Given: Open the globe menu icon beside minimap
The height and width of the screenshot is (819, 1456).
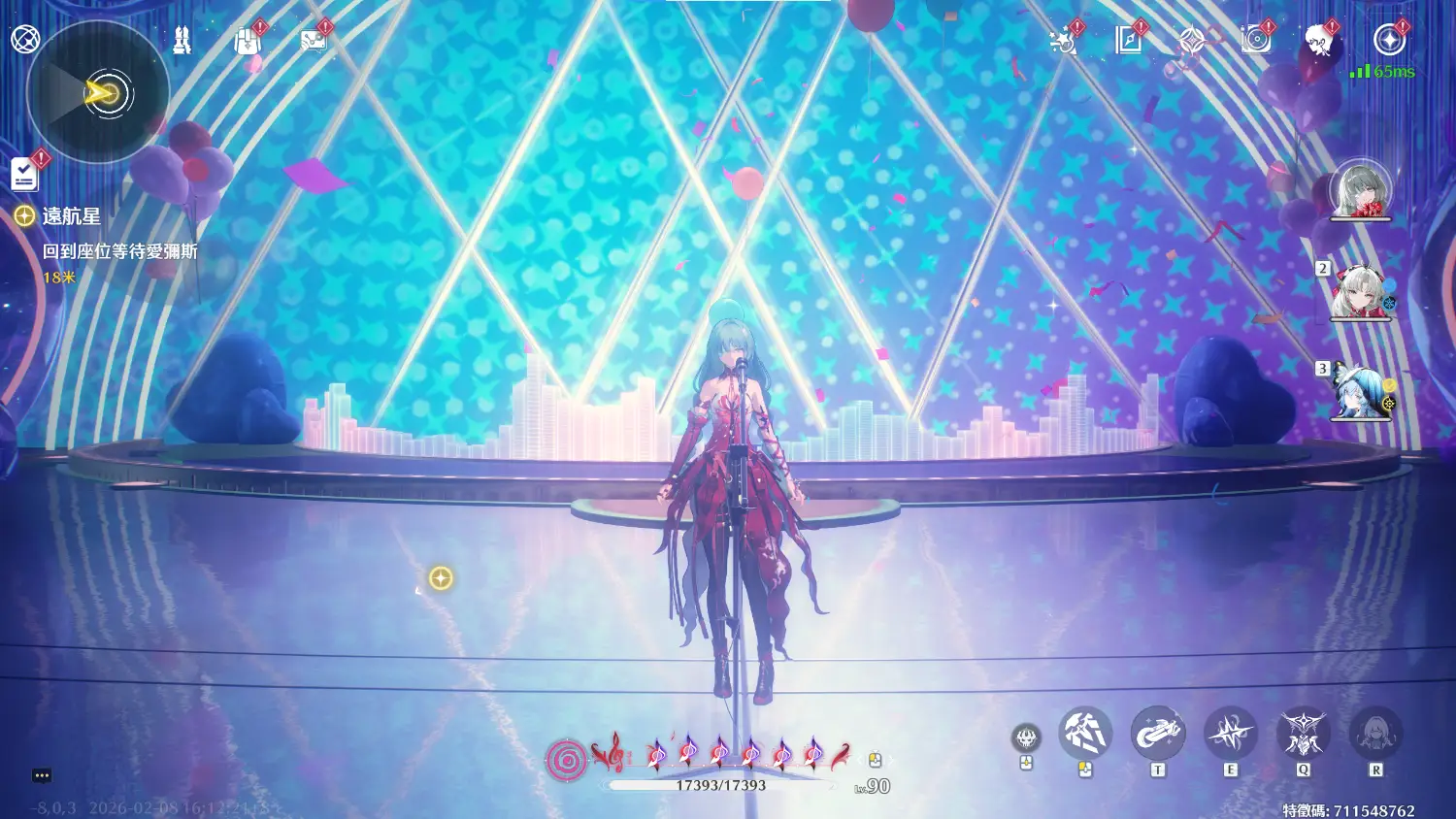Looking at the screenshot, I should 25,40.
